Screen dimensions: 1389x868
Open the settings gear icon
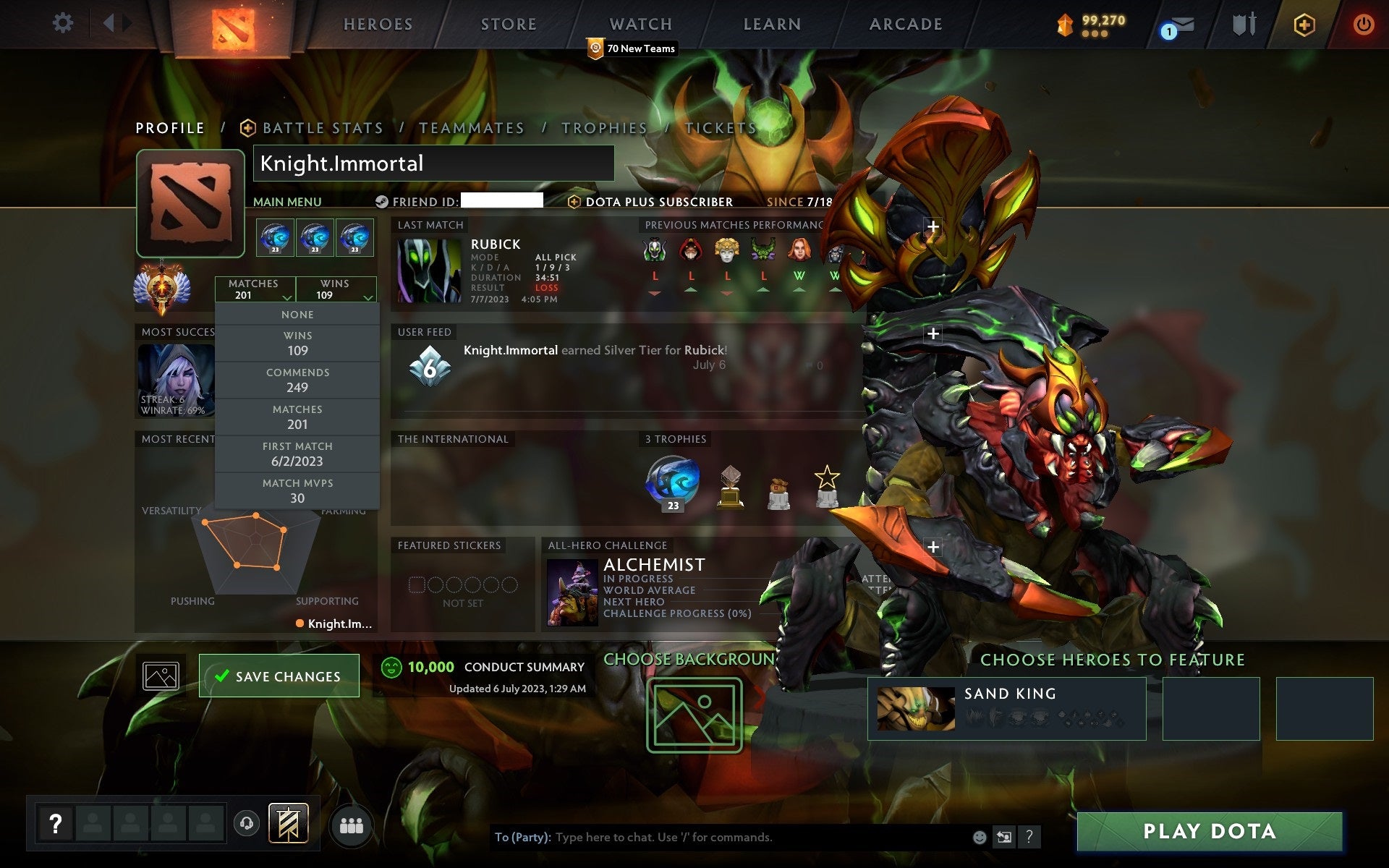(x=64, y=23)
